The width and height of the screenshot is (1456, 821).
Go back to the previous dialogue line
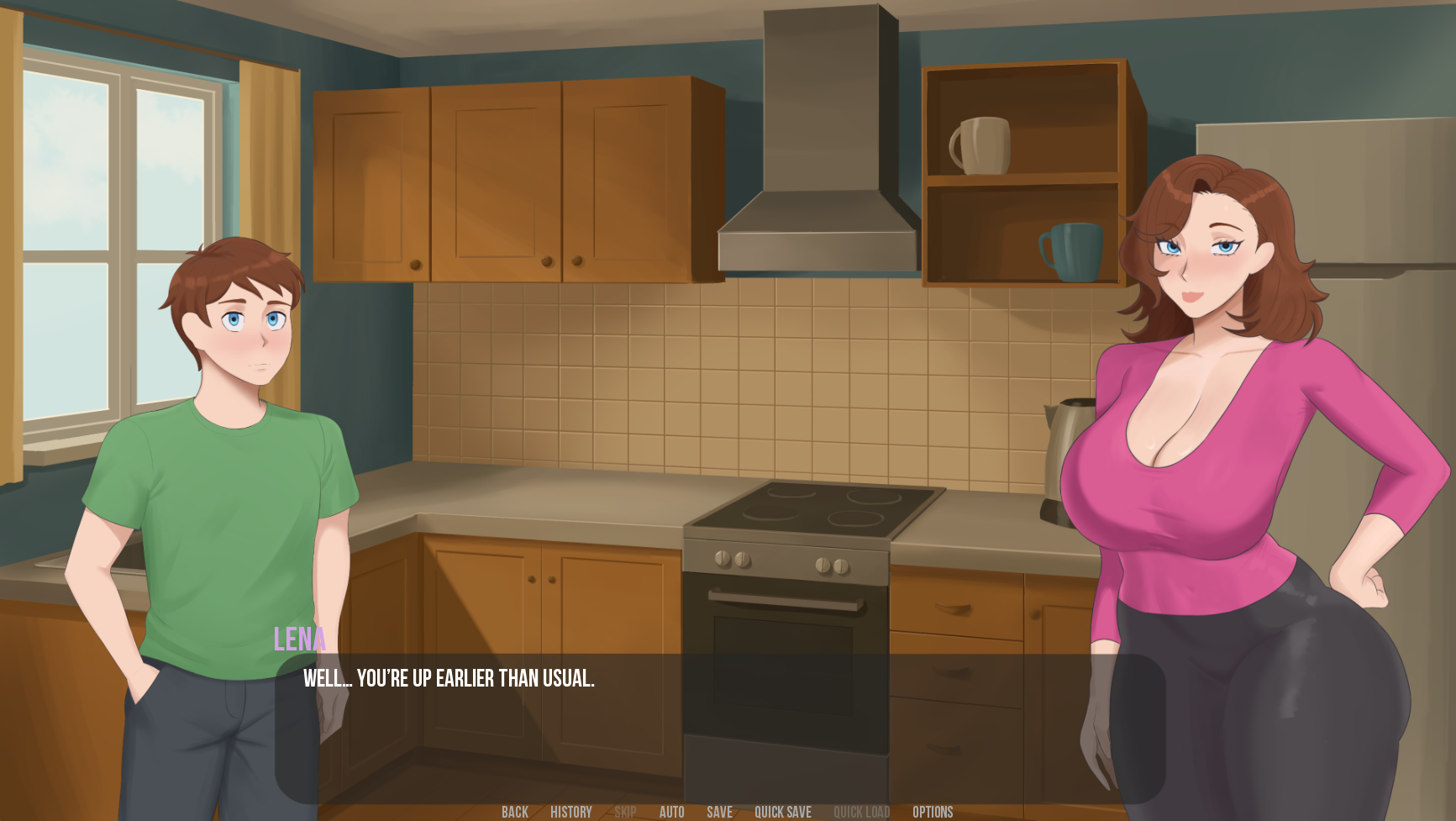515,812
